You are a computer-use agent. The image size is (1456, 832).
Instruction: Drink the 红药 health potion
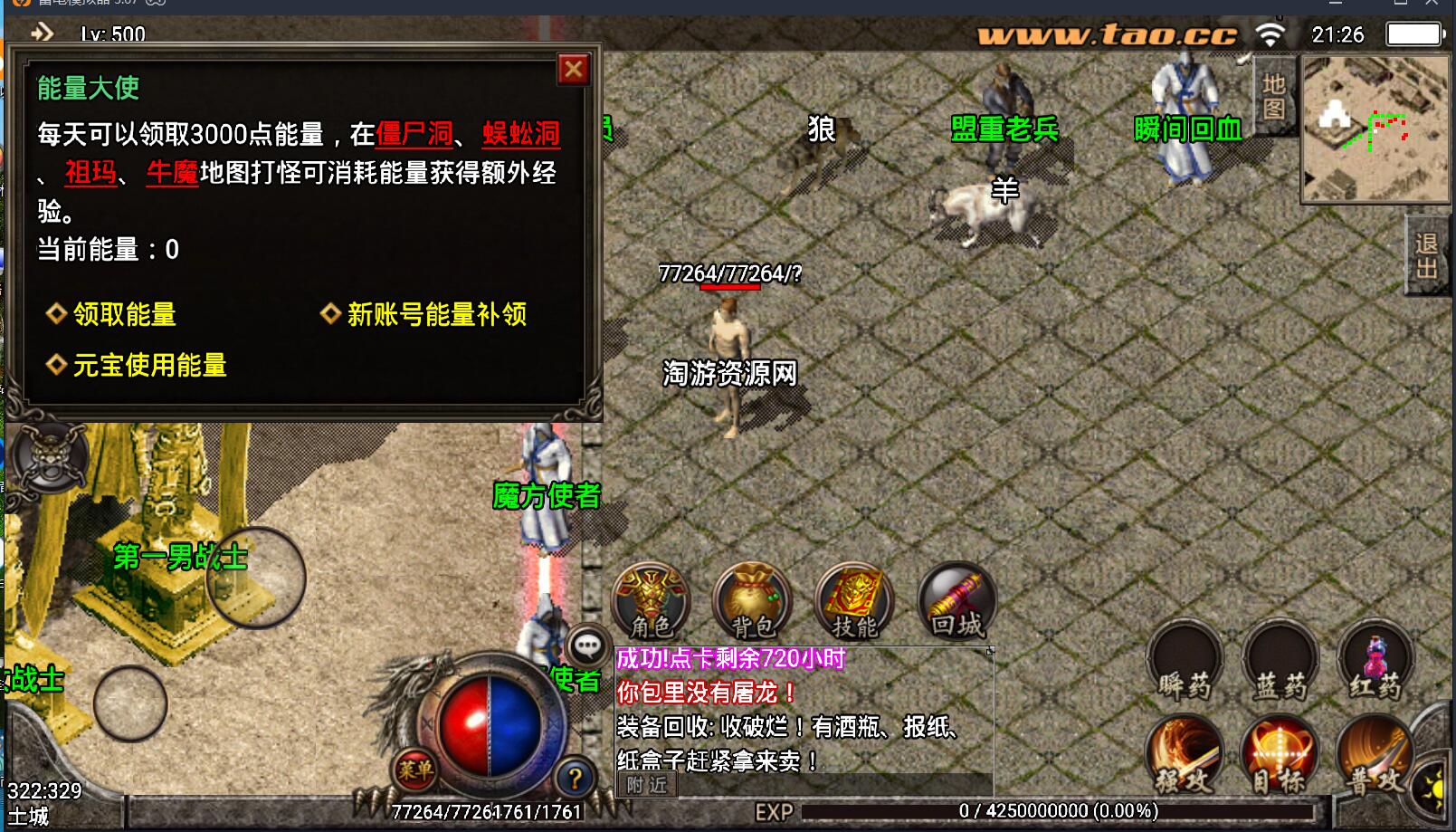[1375, 663]
